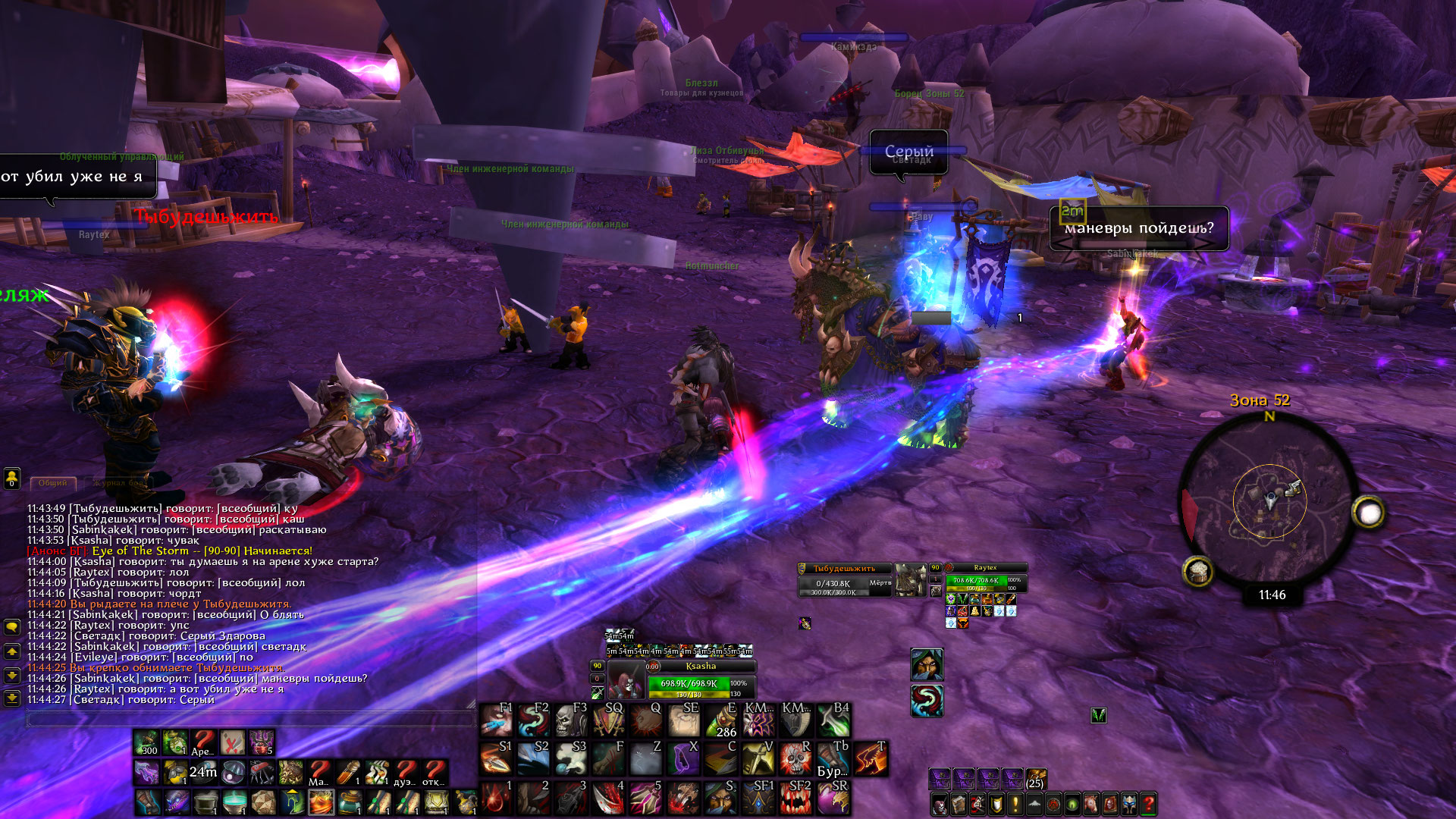This screenshot has height=819, width=1456.
Task: Open the help request question mark micro button
Action: (1149, 804)
